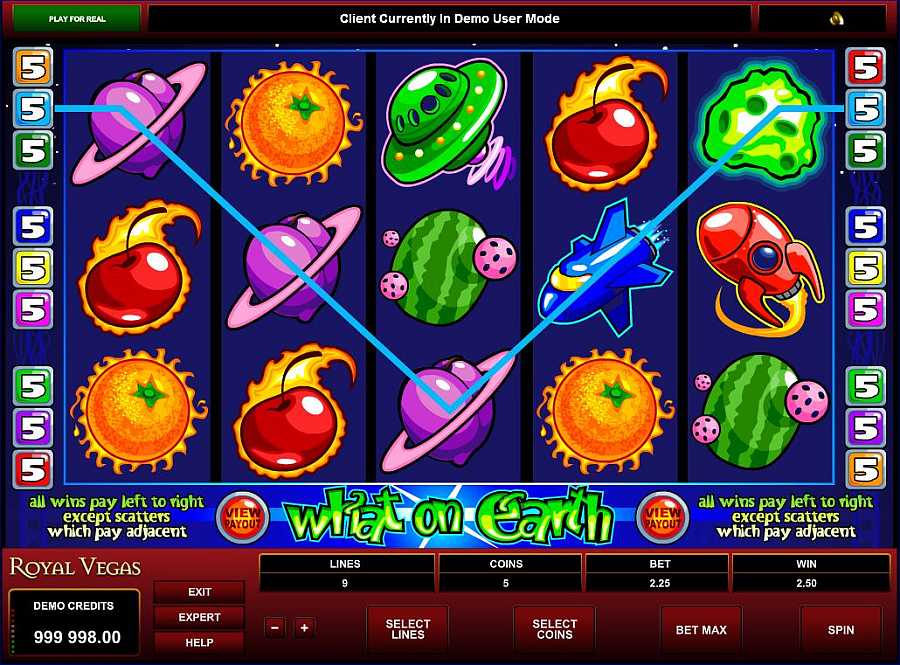Select the yellow payline marker on right side
The height and width of the screenshot is (665, 900).
tap(866, 268)
